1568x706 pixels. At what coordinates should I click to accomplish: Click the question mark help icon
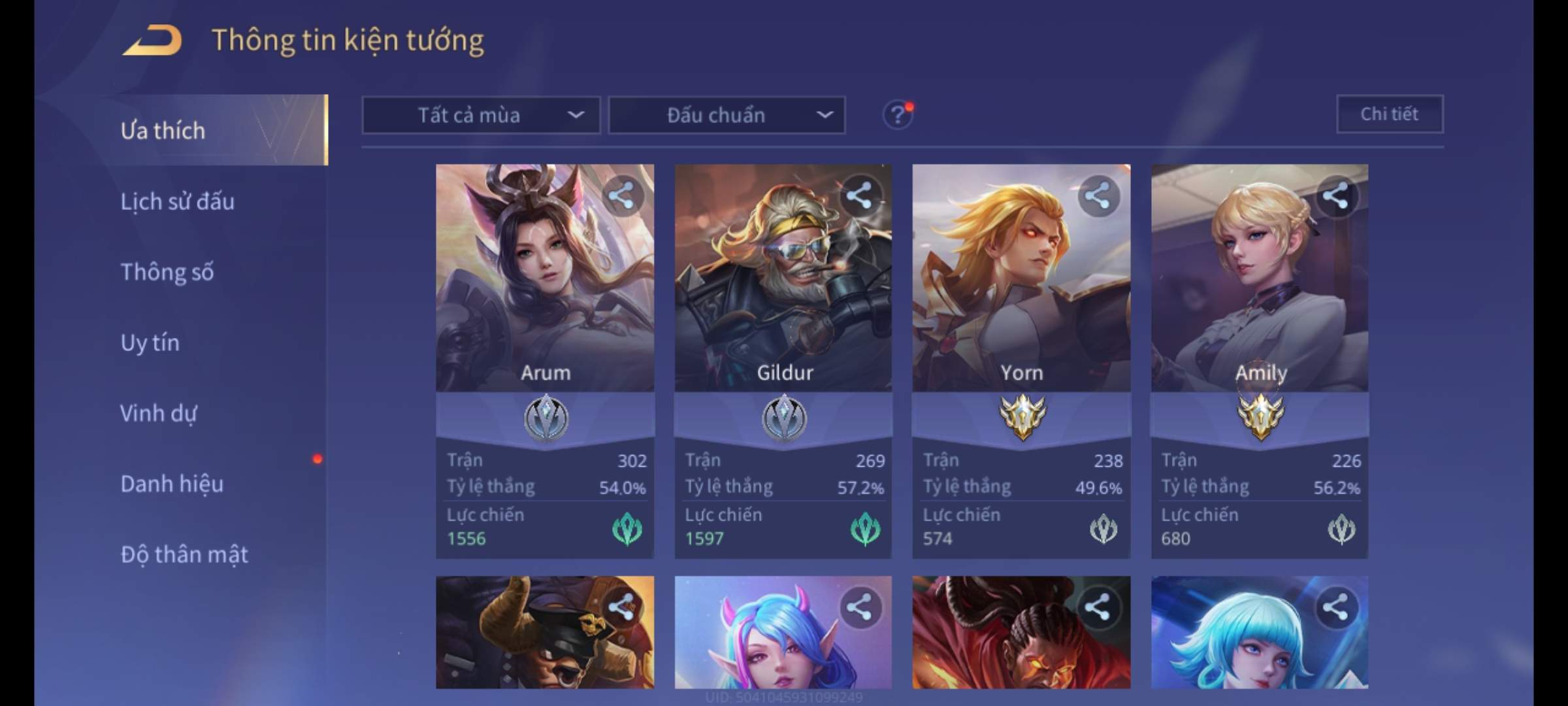point(898,115)
